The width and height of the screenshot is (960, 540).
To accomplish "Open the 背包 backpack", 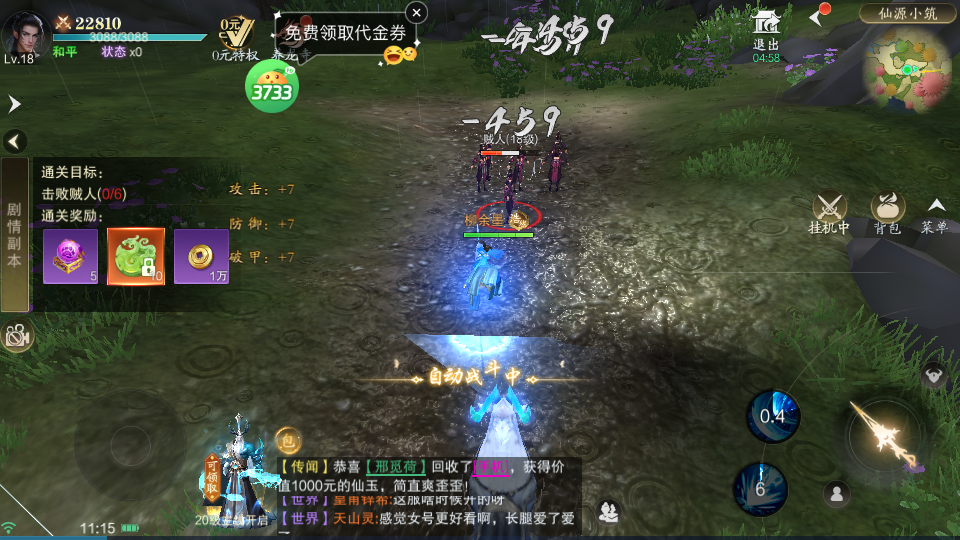I will (887, 212).
